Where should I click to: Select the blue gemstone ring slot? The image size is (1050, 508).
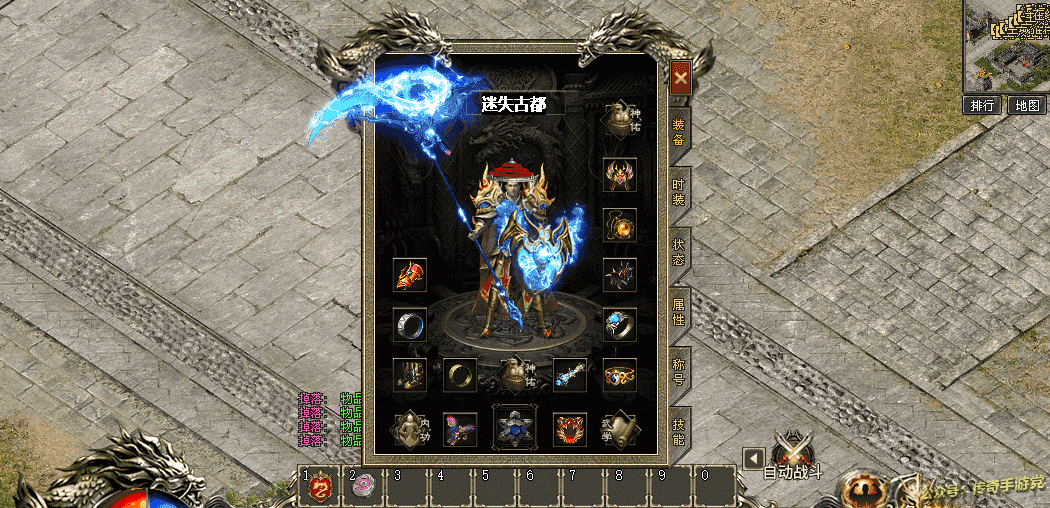[x=620, y=324]
